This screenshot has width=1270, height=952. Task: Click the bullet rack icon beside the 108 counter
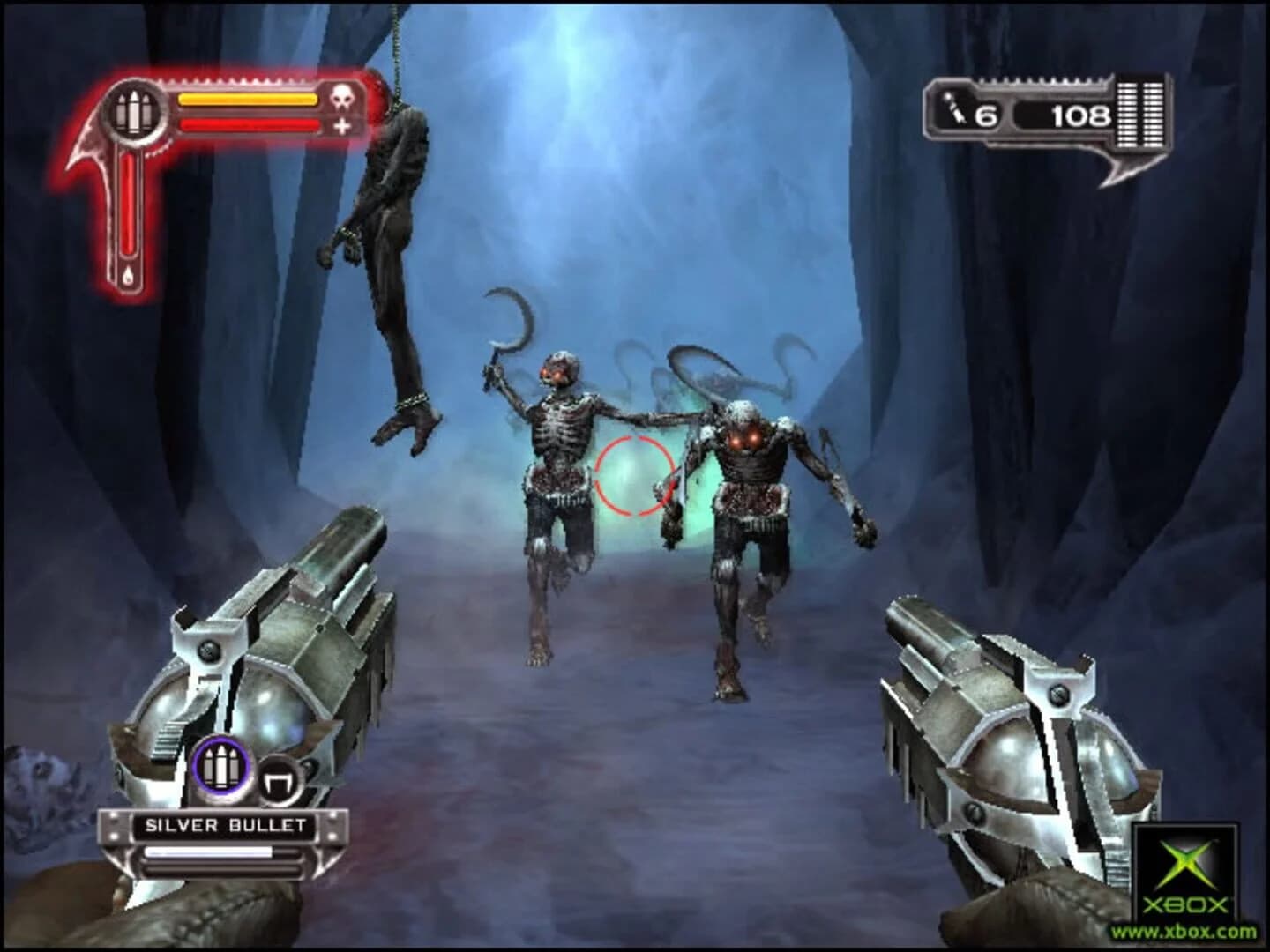tap(1140, 113)
